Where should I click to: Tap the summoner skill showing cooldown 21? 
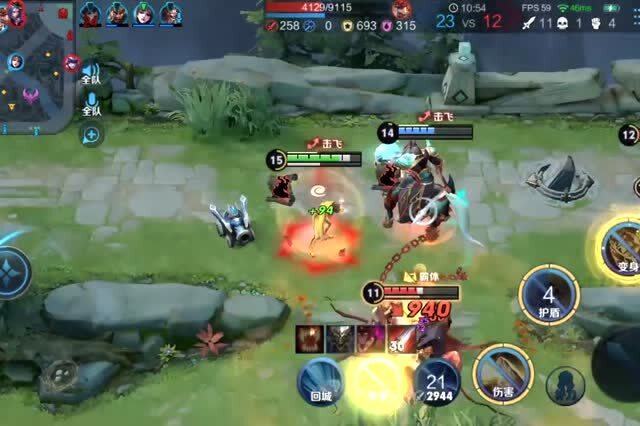point(436,382)
